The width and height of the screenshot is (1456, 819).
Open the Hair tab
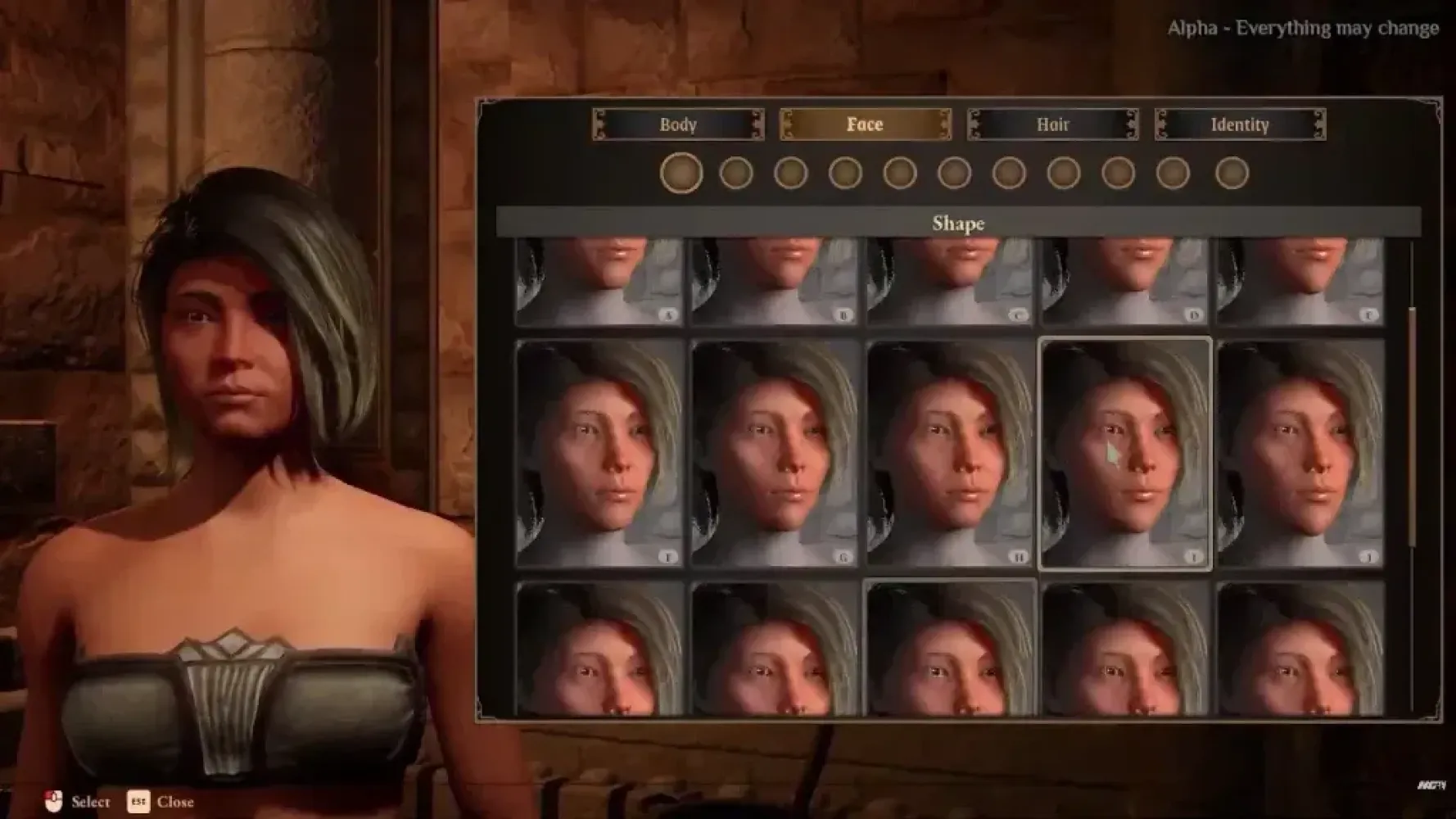coord(1052,124)
